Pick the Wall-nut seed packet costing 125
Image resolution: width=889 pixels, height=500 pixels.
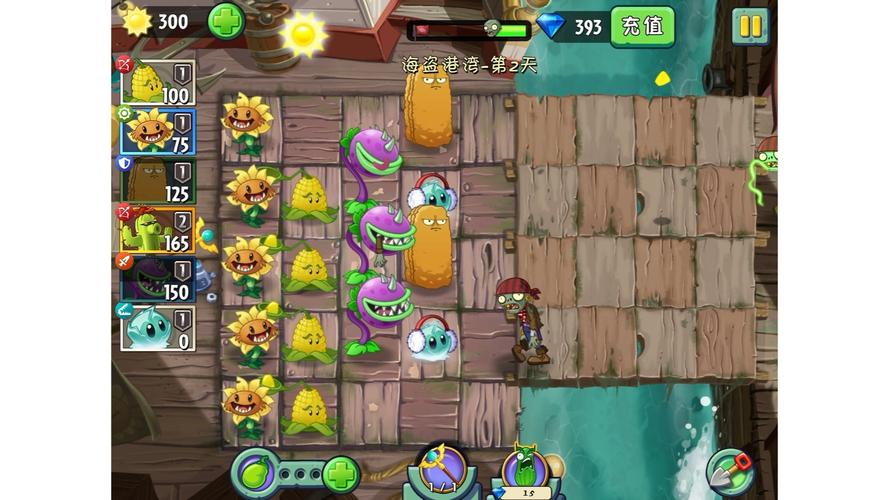click(x=157, y=180)
